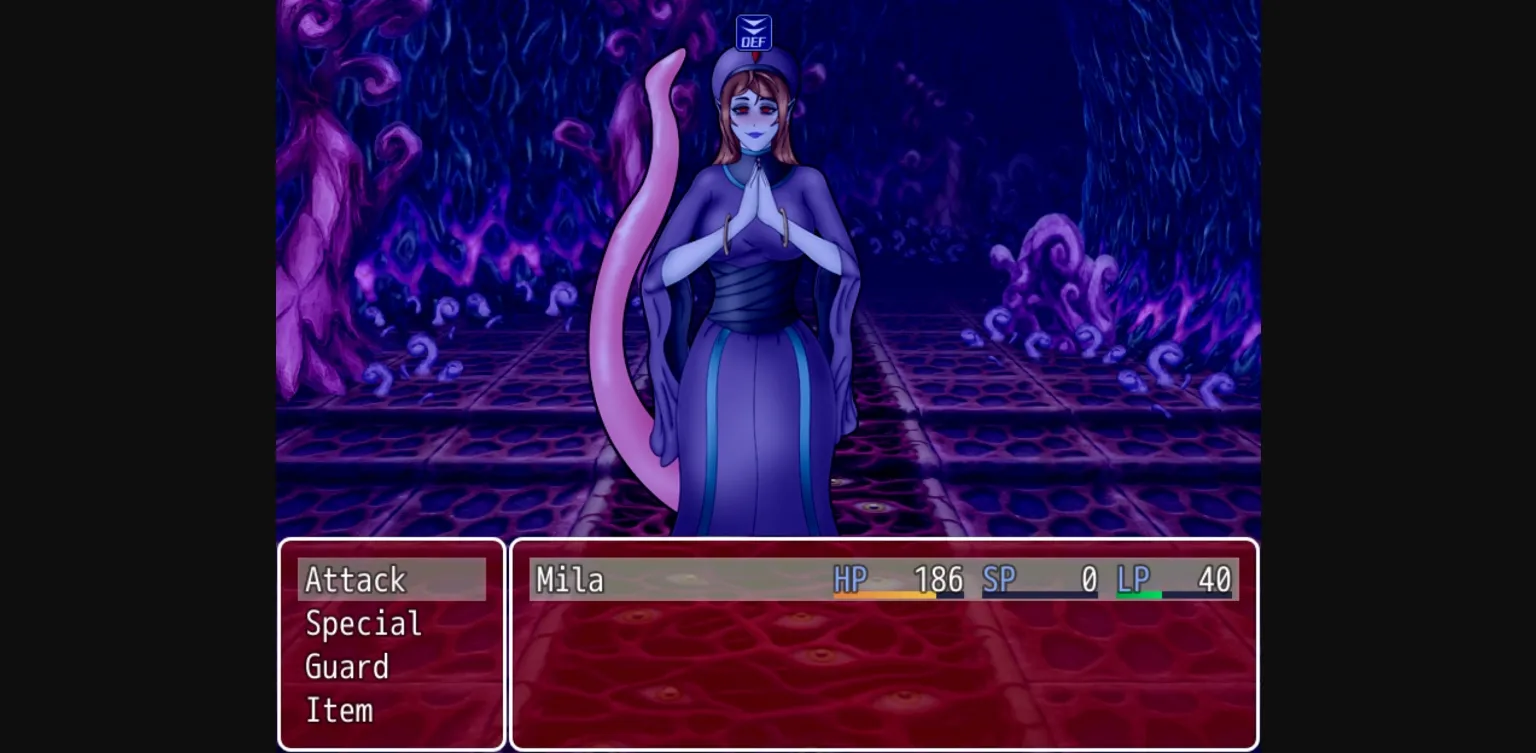
Task: Click the HP label in Mila's status bar
Action: coord(850,579)
